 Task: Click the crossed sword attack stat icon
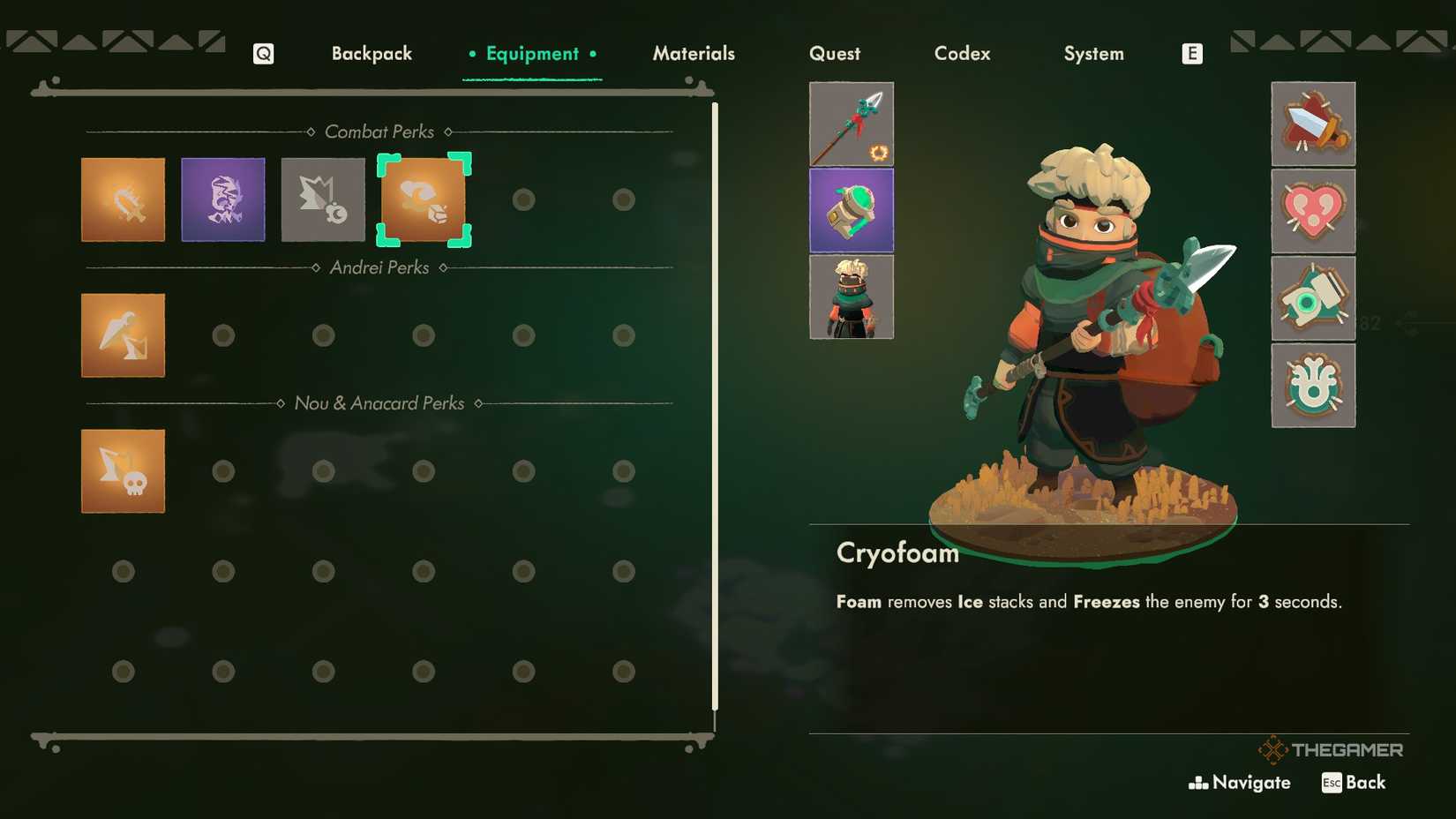click(1313, 124)
